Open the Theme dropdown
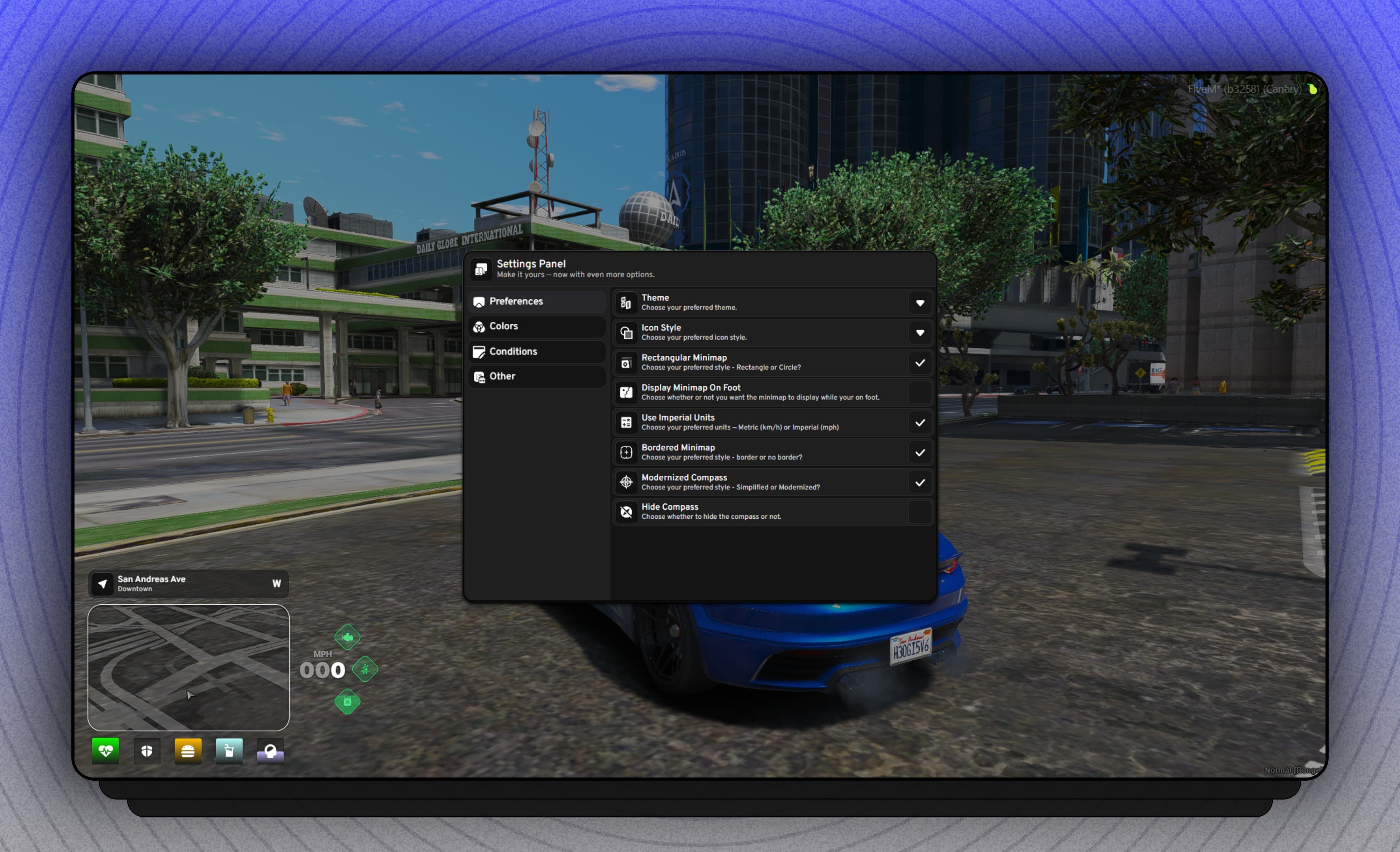This screenshot has height=852, width=1400. [920, 303]
